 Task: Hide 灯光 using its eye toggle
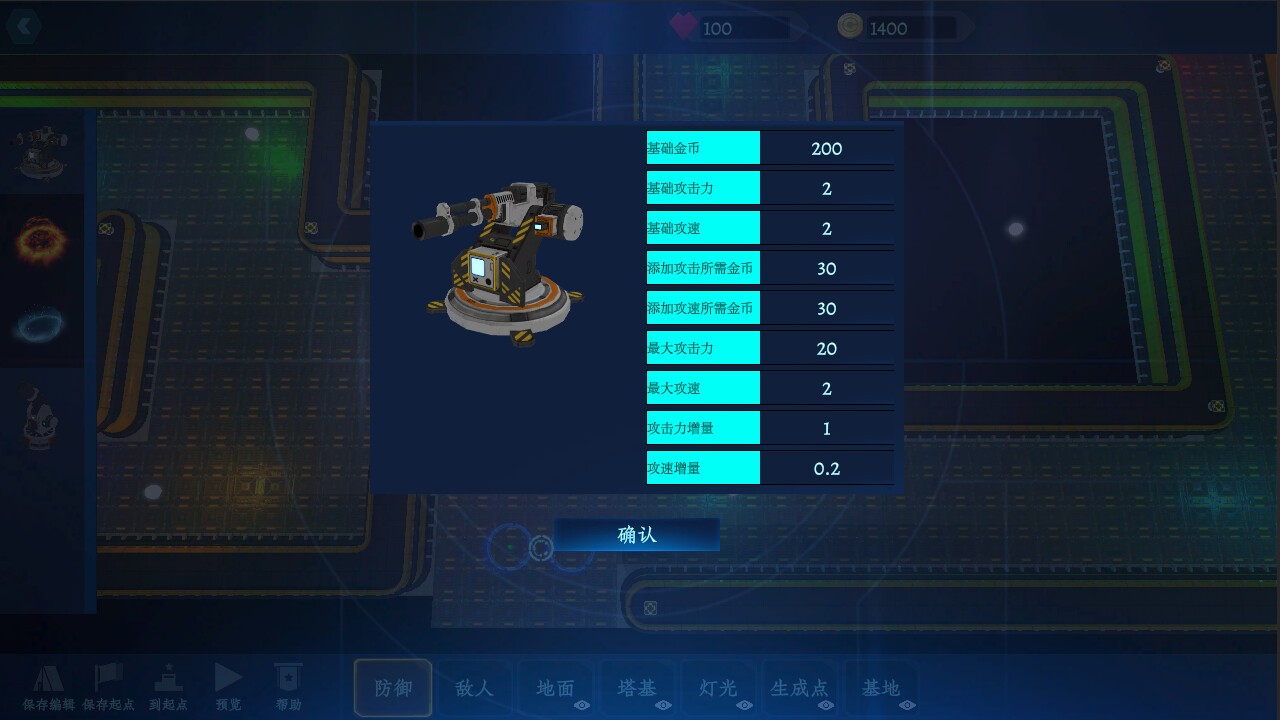[744, 703]
